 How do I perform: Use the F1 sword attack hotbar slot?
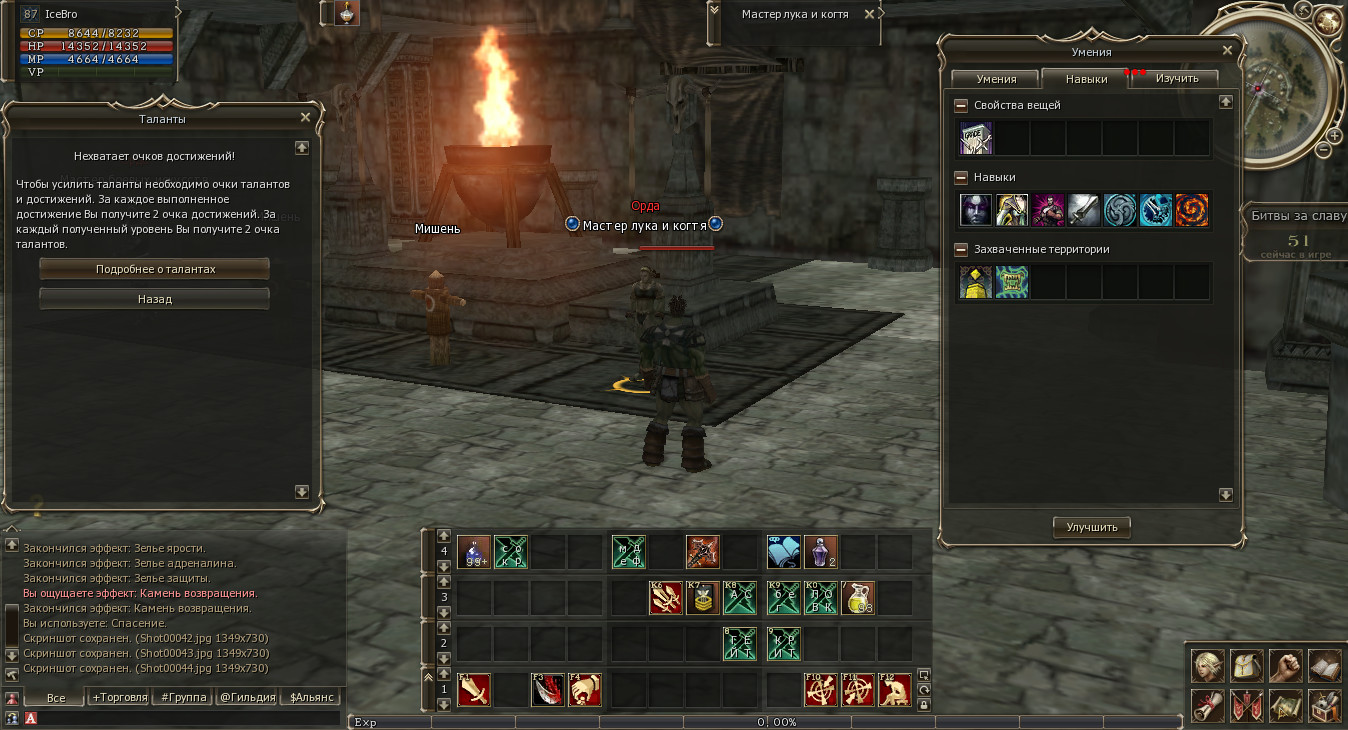pyautogui.click(x=474, y=690)
